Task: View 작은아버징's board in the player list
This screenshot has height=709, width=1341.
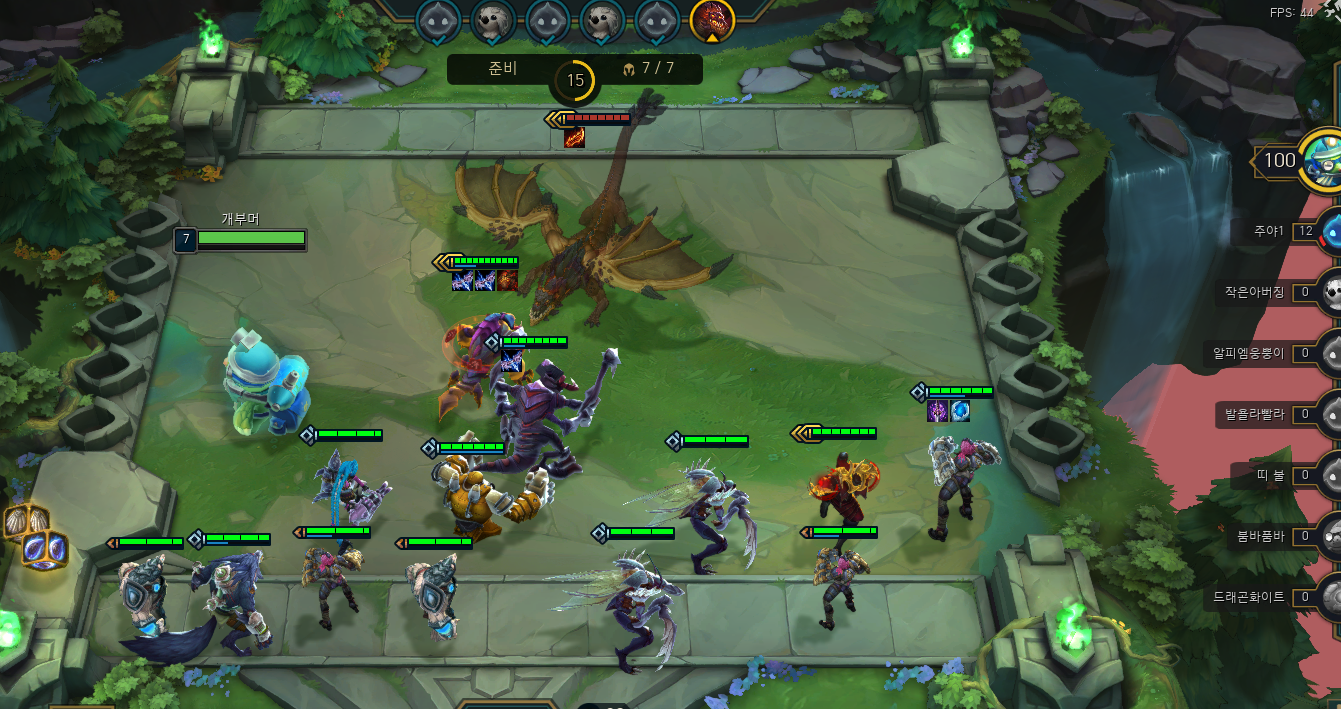Action: [x=1254, y=292]
